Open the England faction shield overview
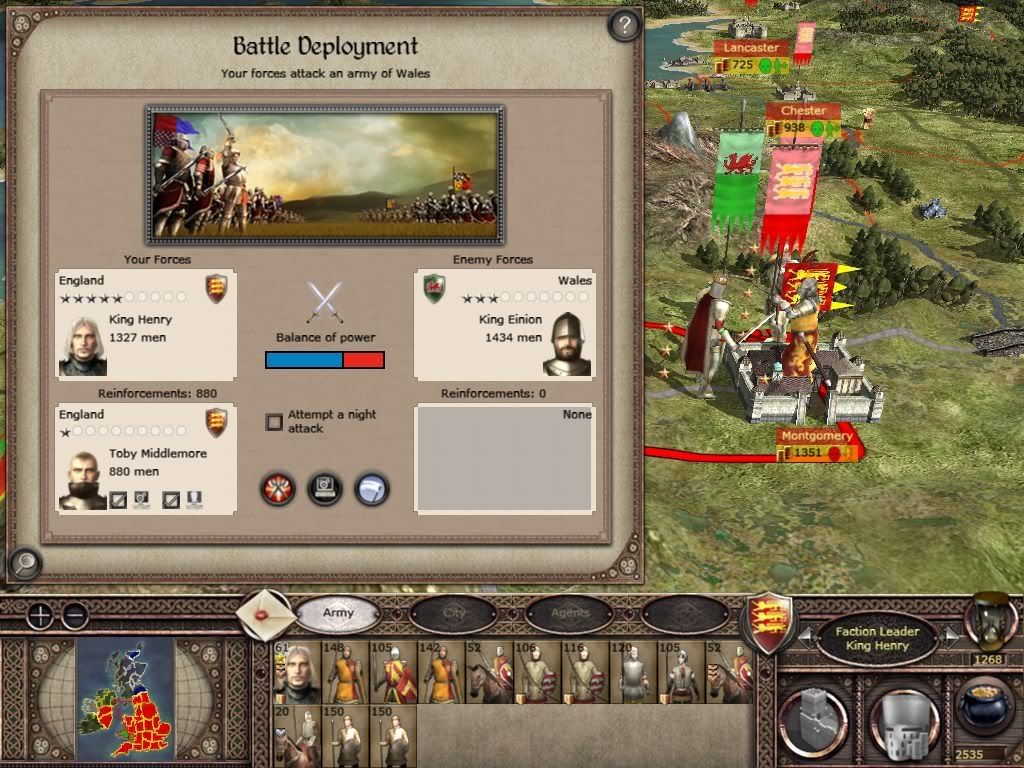Screen dimensions: 1024x768 tap(771, 621)
